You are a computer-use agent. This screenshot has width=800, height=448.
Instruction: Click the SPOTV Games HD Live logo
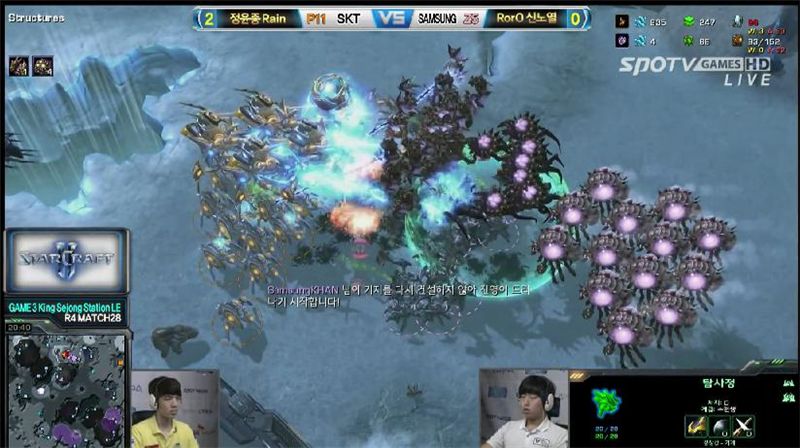coord(695,67)
